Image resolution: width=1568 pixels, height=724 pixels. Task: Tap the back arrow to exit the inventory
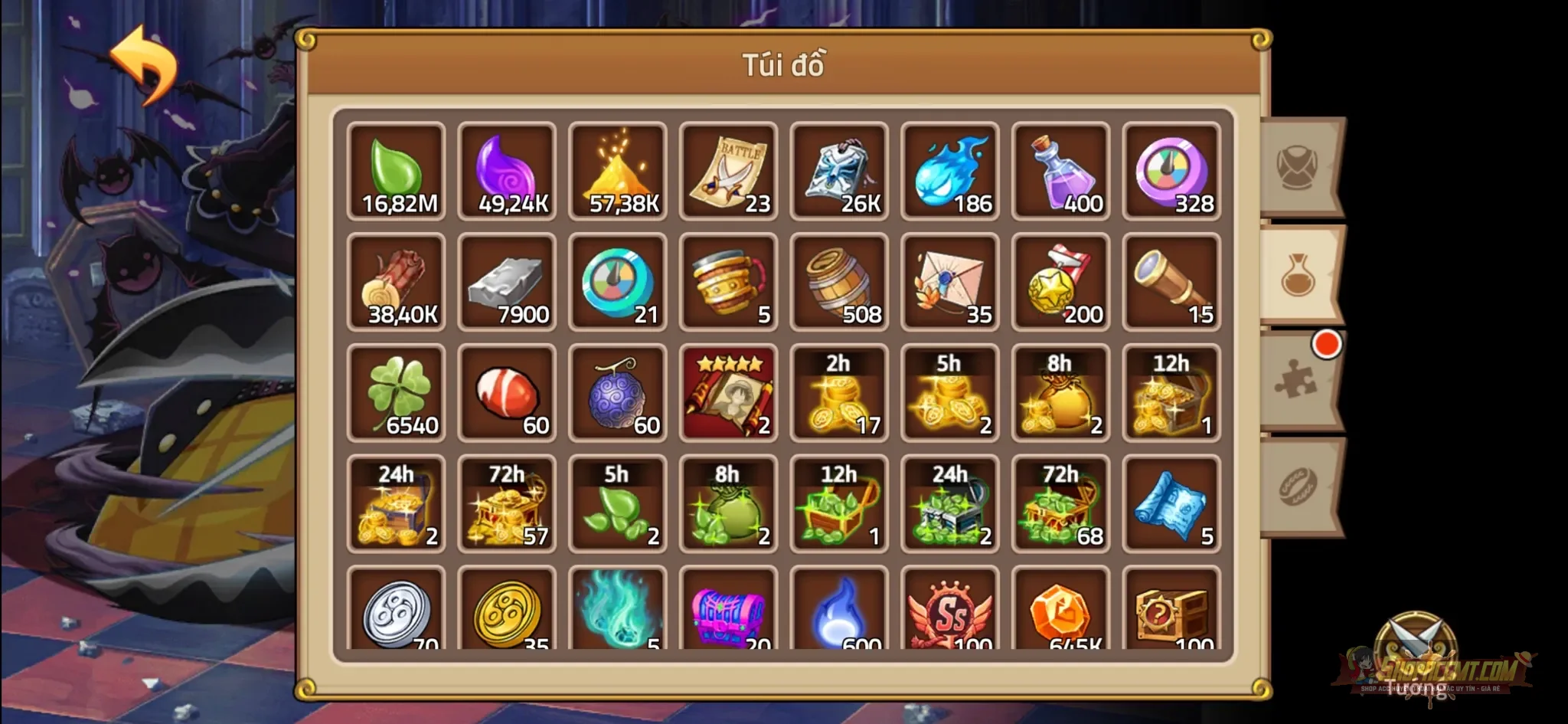(144, 64)
